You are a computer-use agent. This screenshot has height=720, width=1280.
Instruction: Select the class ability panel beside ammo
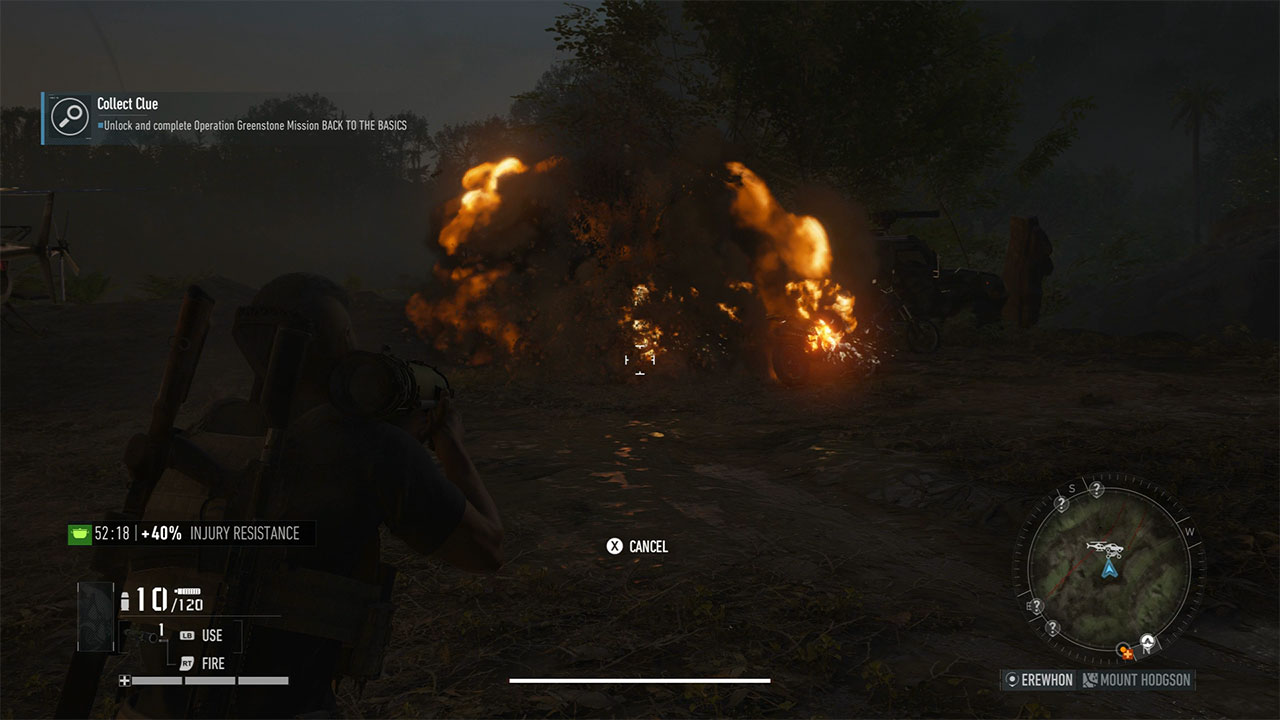click(96, 616)
